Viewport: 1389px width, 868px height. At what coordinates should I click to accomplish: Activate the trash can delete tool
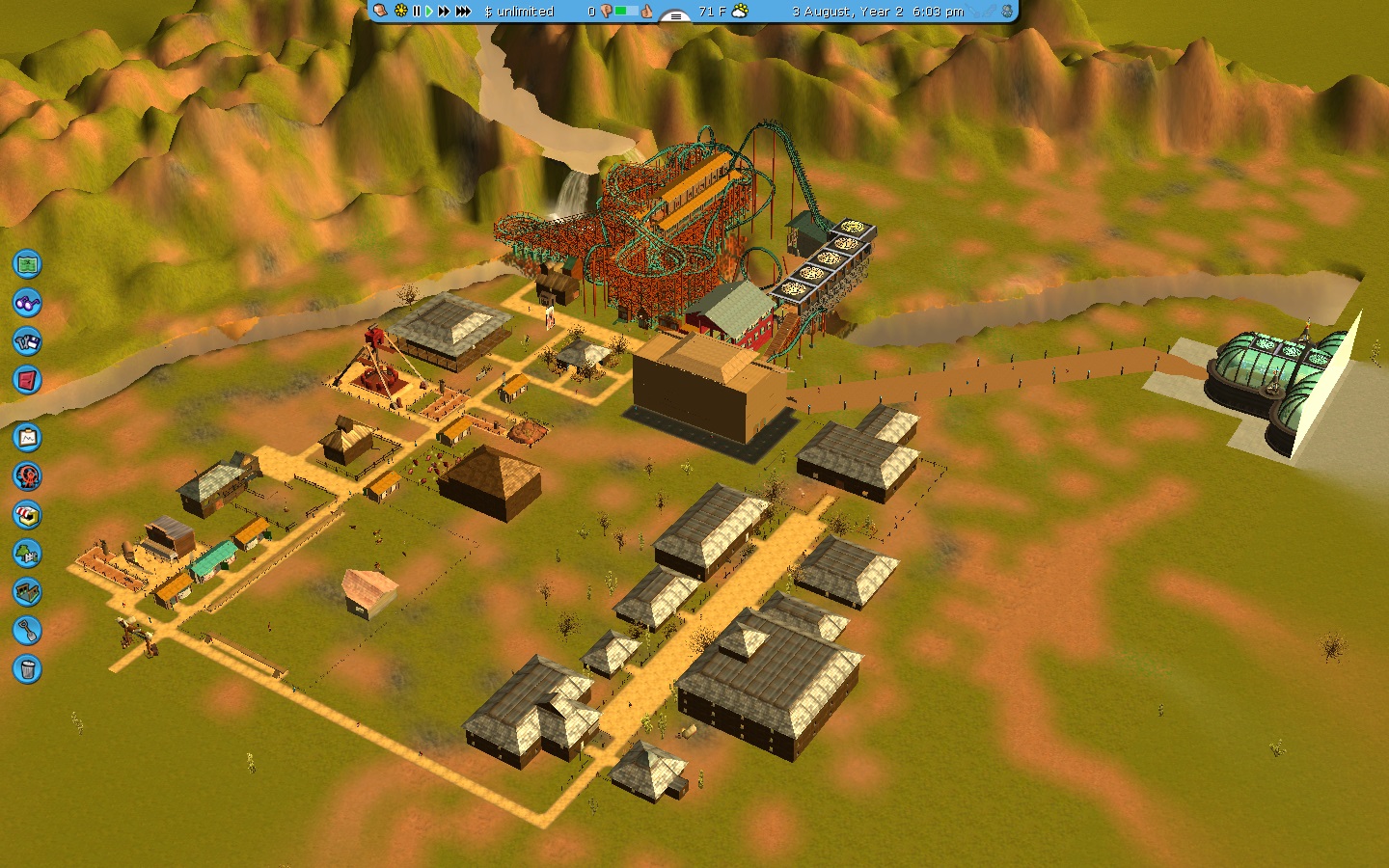(27, 669)
